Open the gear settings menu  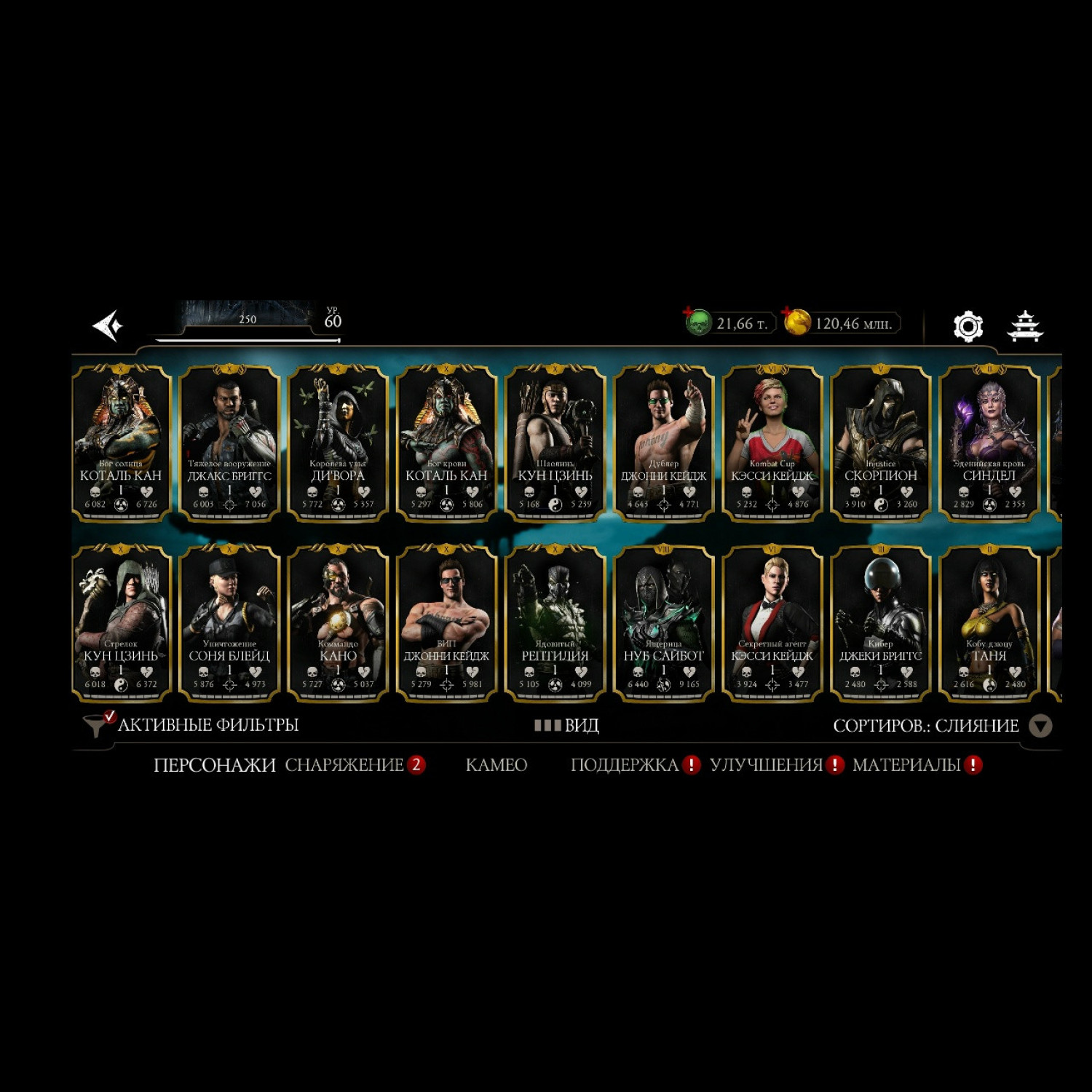click(968, 326)
